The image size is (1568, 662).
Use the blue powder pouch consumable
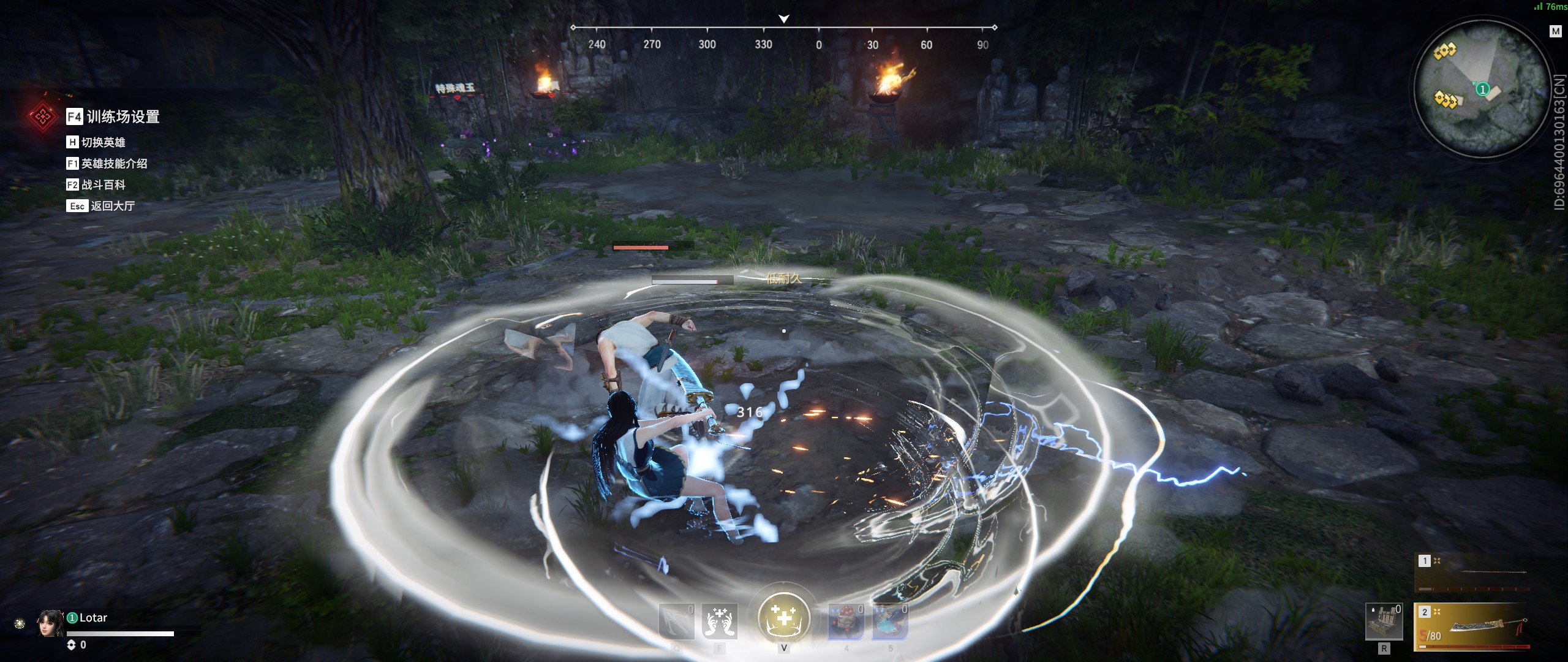(x=889, y=621)
